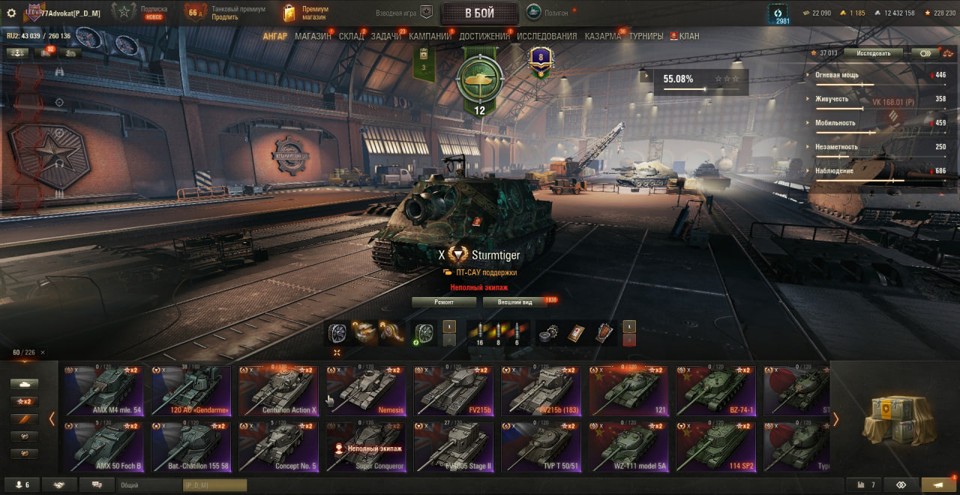Screen dimensions: 960x495
Task: Go to the КАМПАНИИ campaigns tab
Action: click(430, 36)
